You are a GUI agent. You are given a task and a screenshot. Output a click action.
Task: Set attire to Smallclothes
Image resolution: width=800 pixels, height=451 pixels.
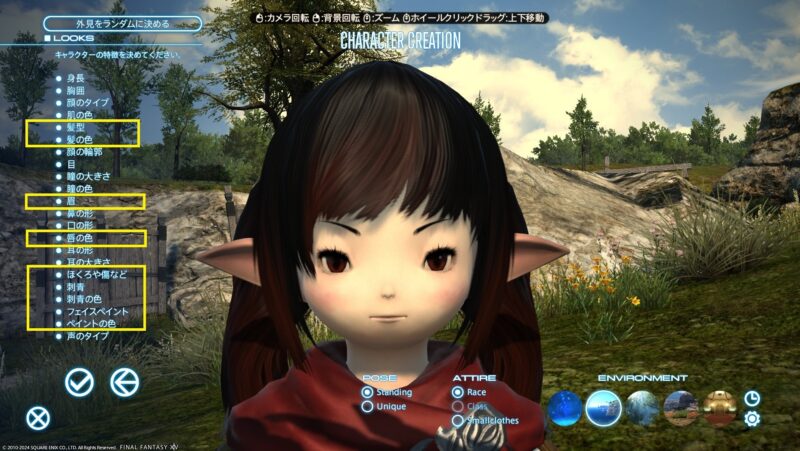coord(457,421)
